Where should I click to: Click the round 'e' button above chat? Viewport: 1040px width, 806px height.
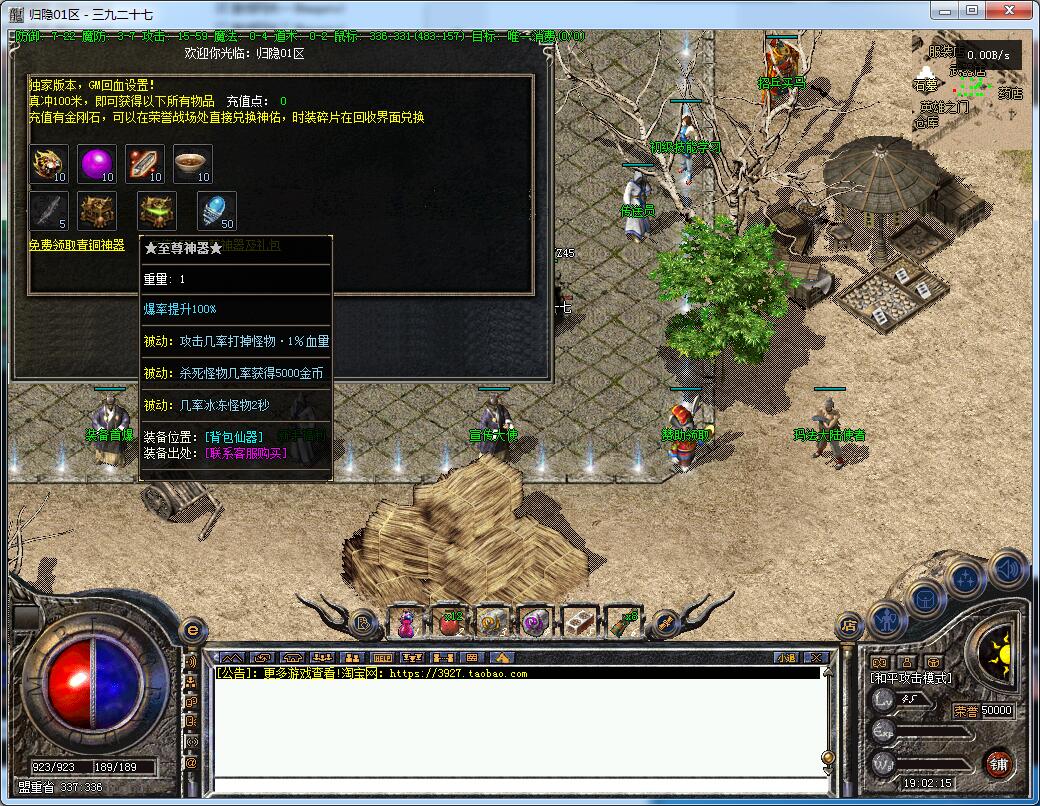(x=192, y=631)
